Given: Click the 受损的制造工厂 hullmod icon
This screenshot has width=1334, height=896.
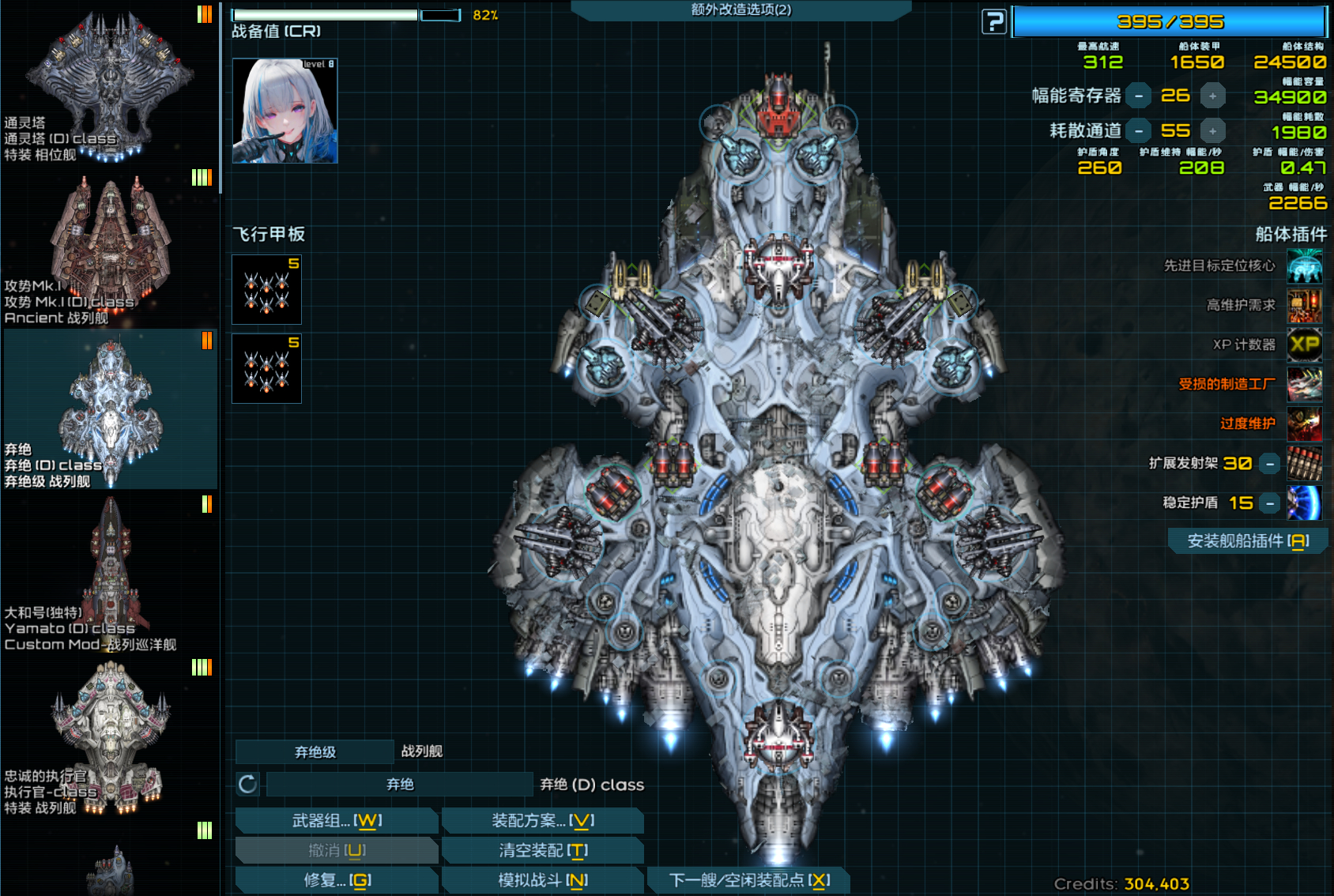Looking at the screenshot, I should (x=1305, y=385).
